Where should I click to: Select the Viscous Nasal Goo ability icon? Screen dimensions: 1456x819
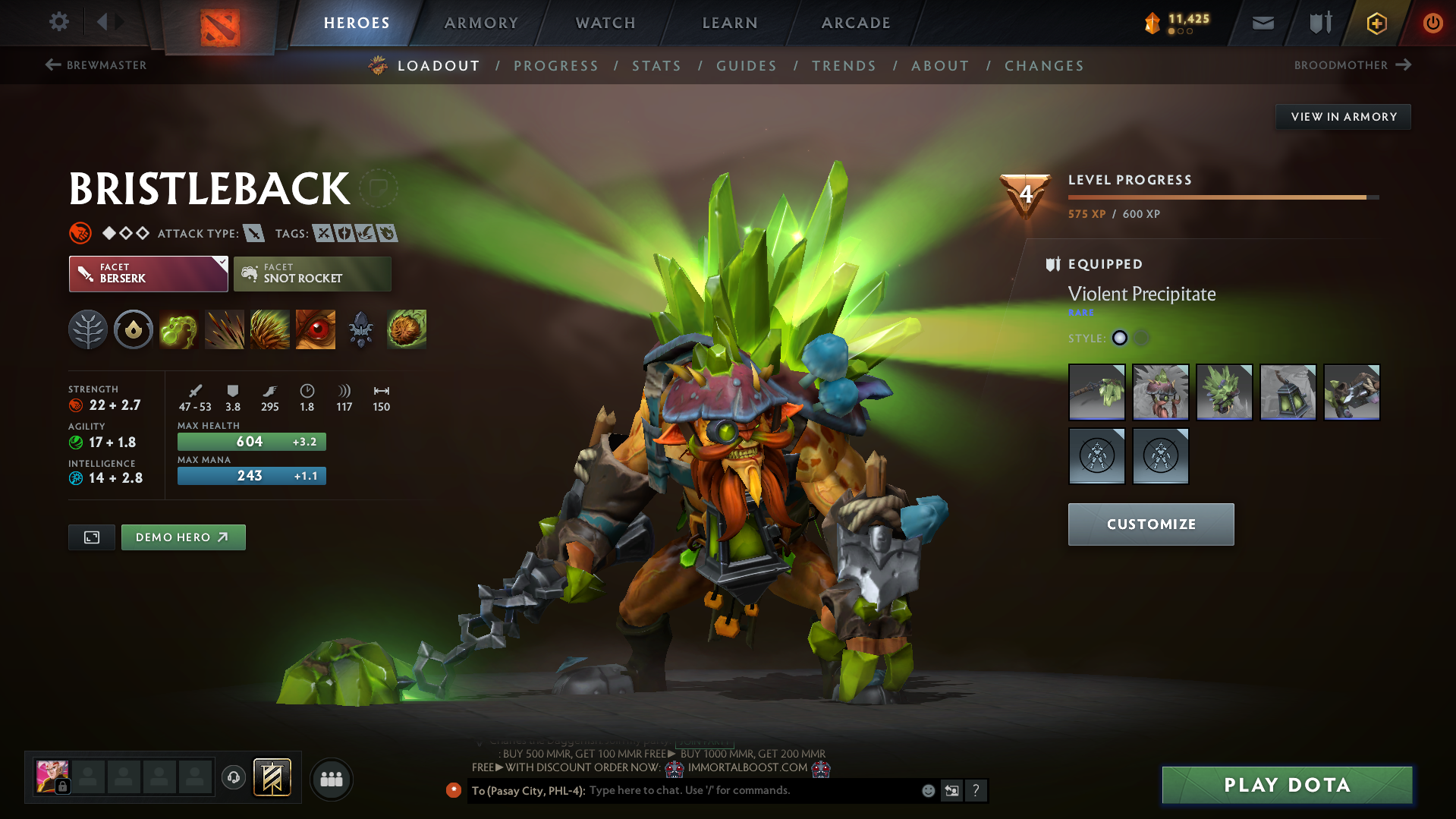(x=179, y=329)
